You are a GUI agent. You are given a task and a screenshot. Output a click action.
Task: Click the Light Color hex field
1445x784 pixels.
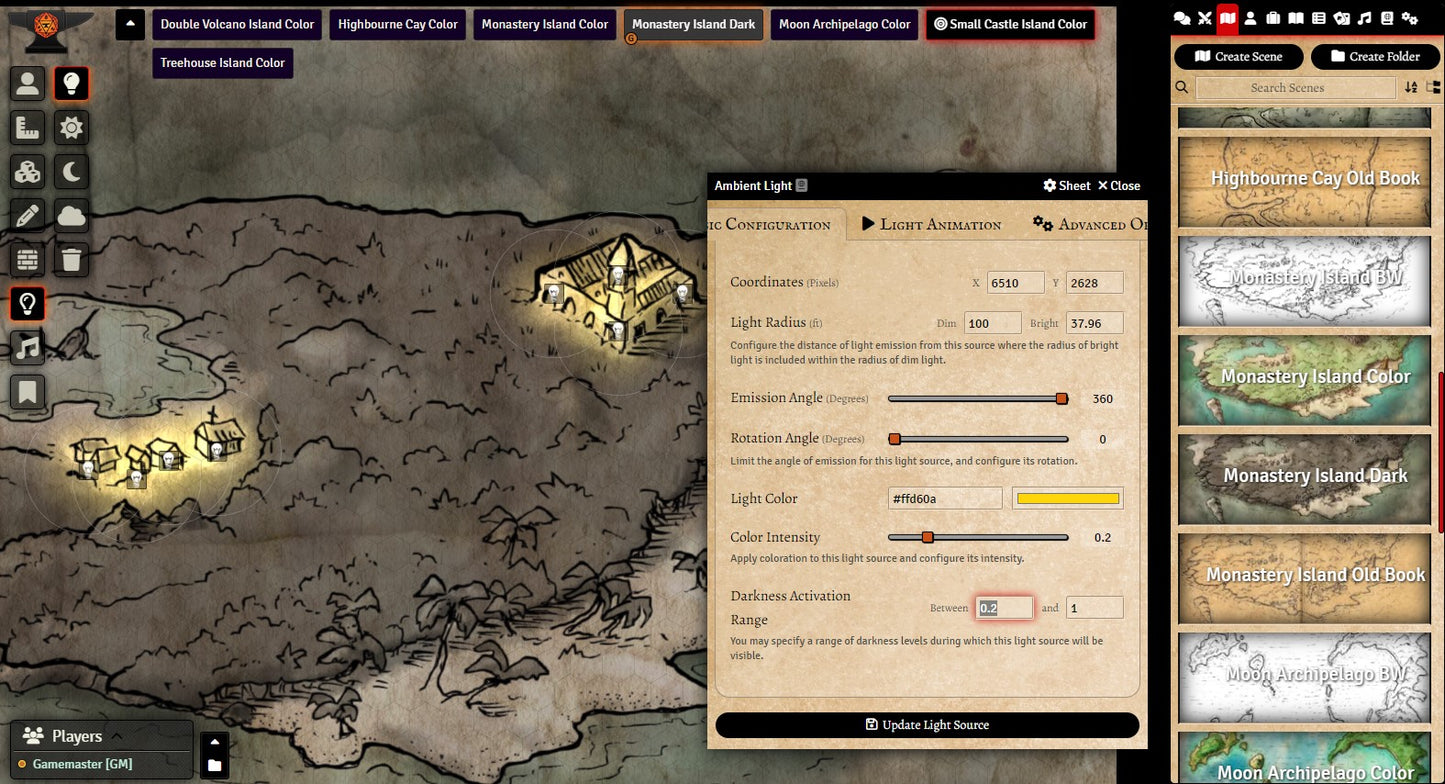[944, 499]
